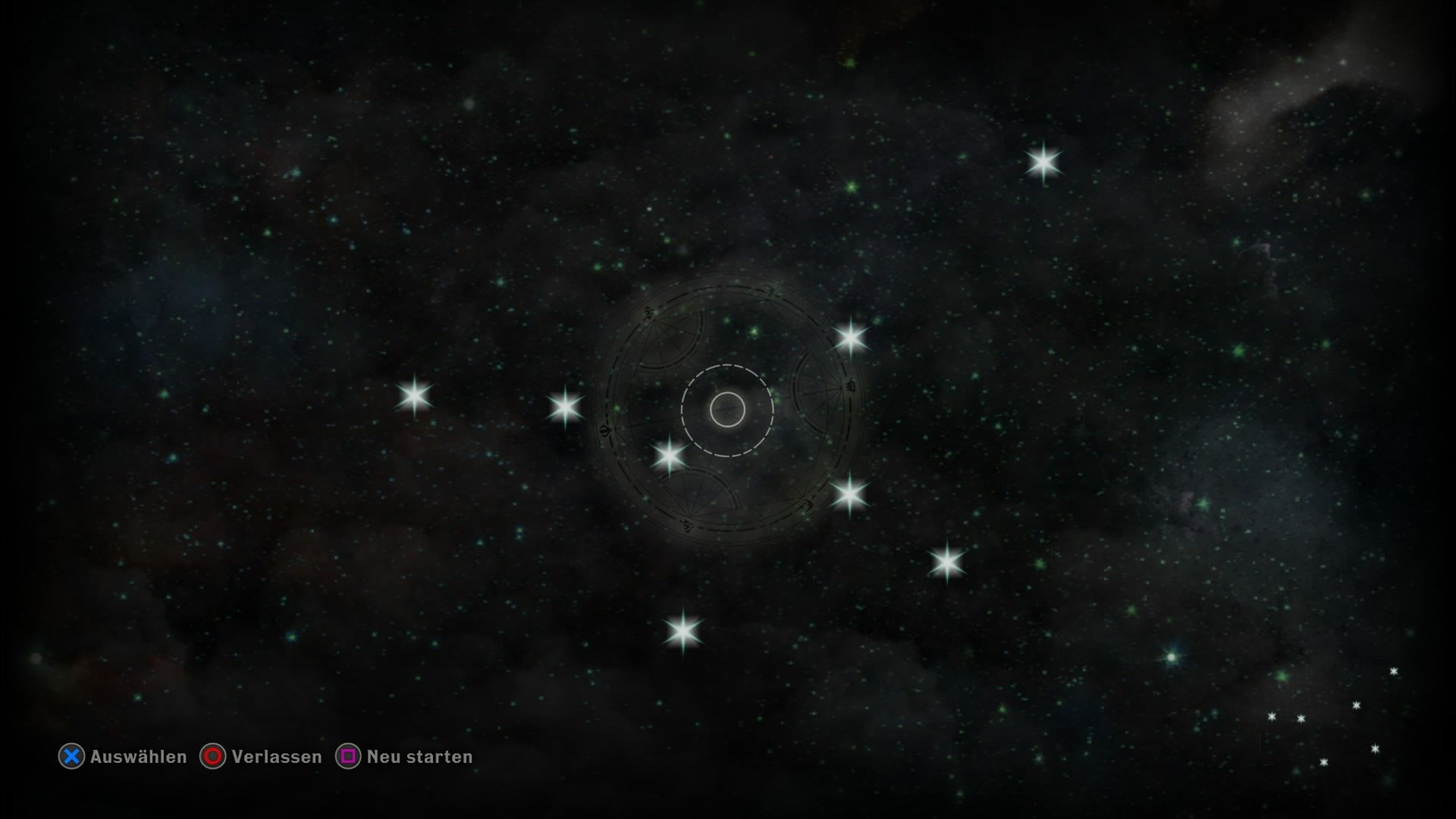This screenshot has width=1456, height=819.
Task: Click the blue X button prompt icon
Action: click(71, 757)
